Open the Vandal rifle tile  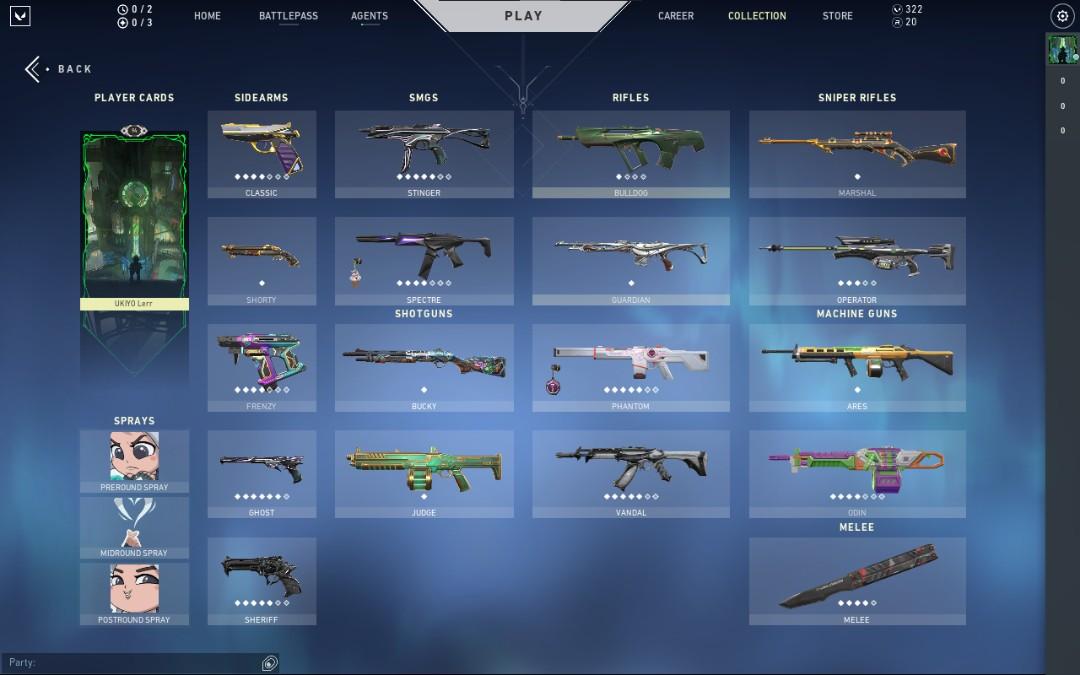[631, 474]
